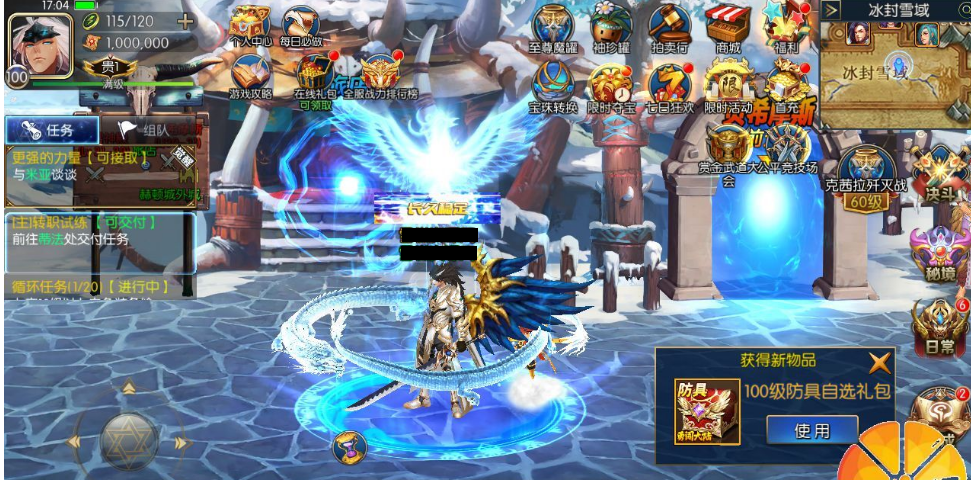
Task: Open the 个人中心 personal center icon
Action: pos(249,24)
